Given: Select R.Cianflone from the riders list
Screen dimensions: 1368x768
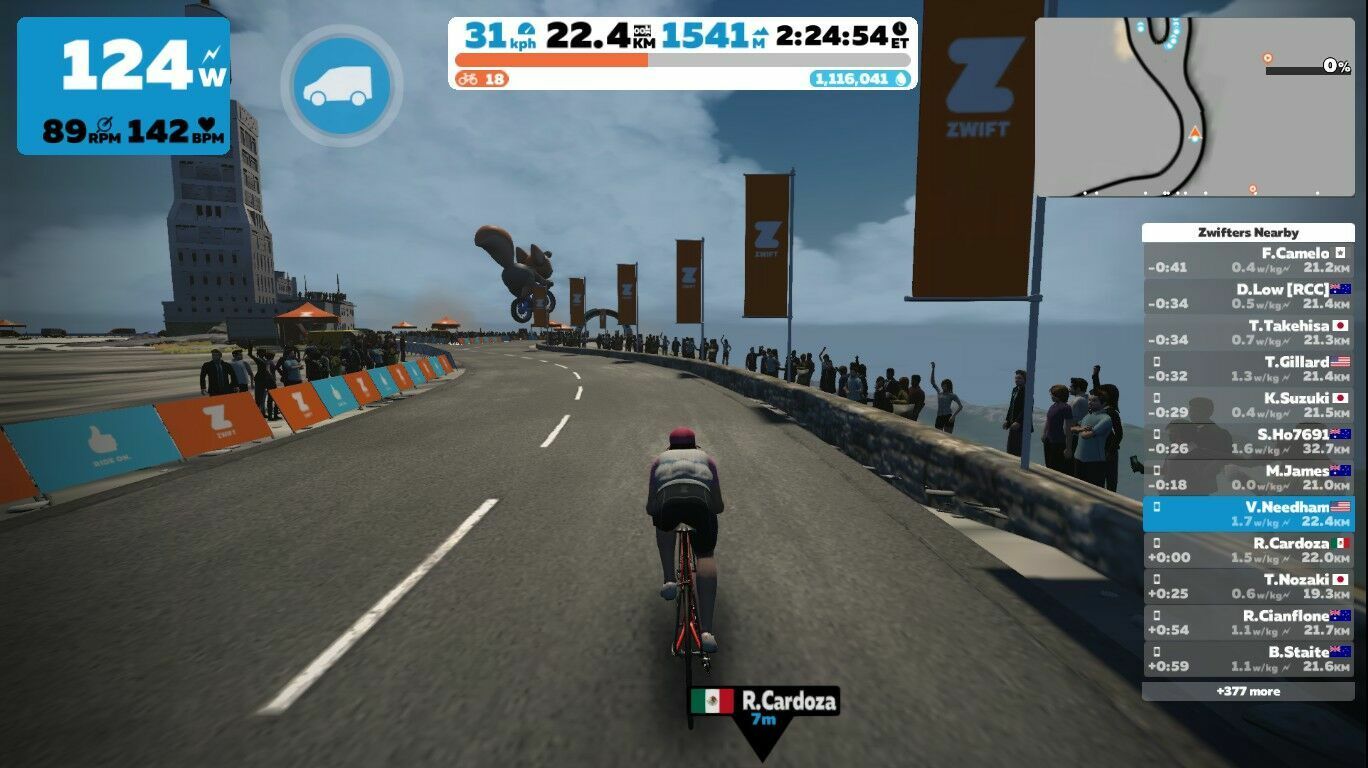Looking at the screenshot, I should pos(1248,622).
